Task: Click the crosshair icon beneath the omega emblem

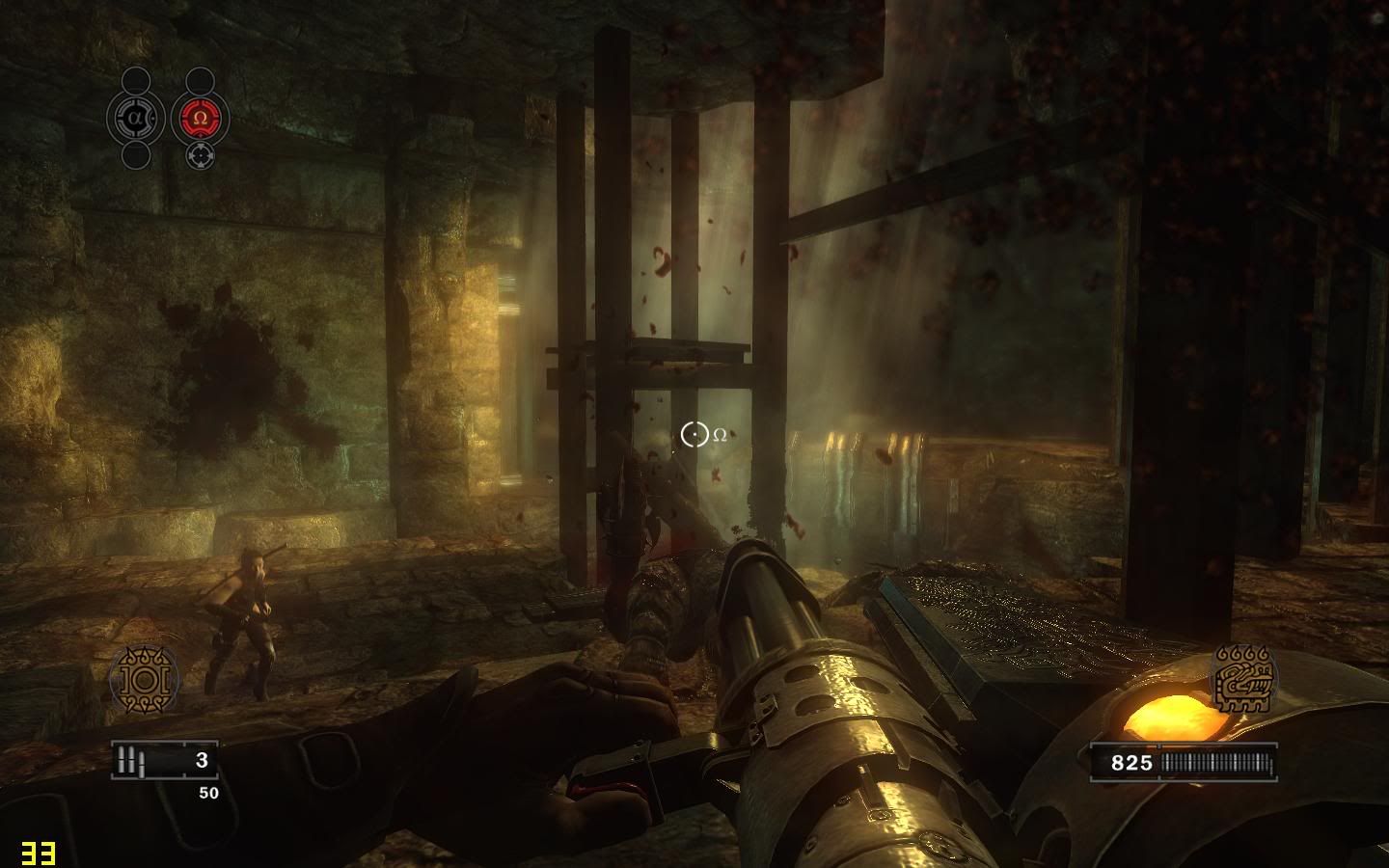Action: pos(200,154)
